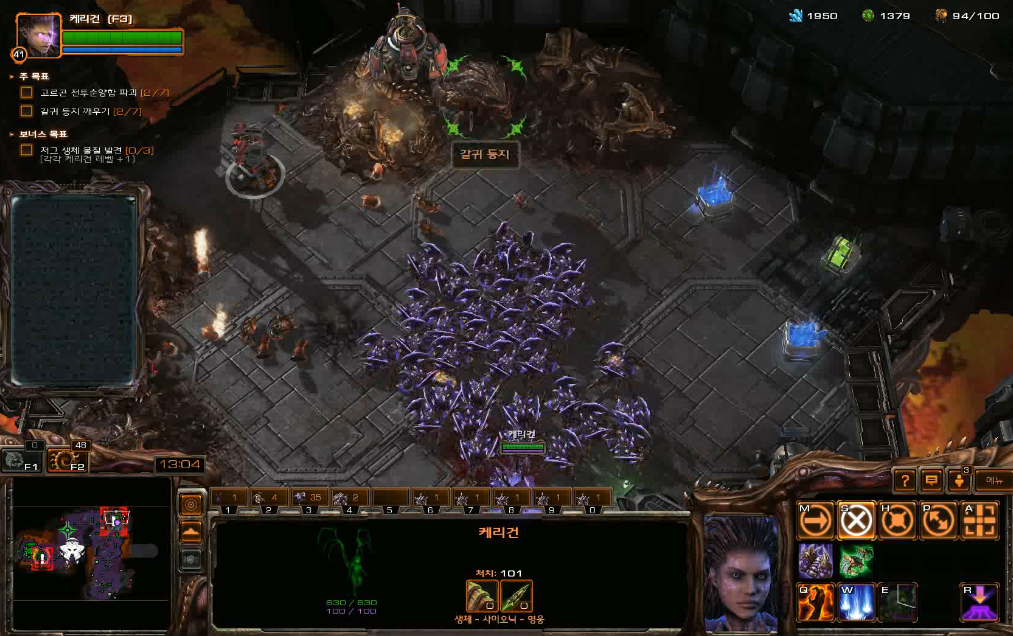The image size is (1013, 636).
Task: Cast Kerrigan's fiery fist Q ability
Action: (x=816, y=602)
